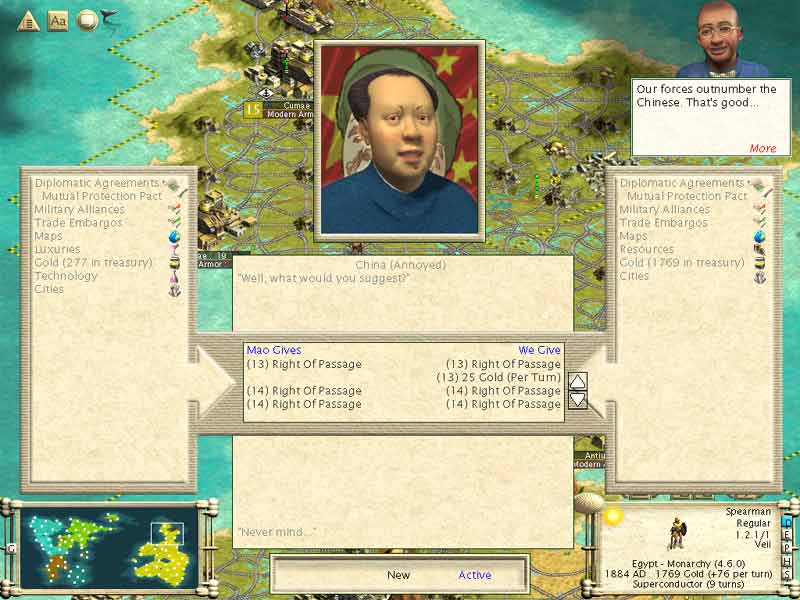The height and width of the screenshot is (600, 800).
Task: Click the round advisors icon
Action: pyautogui.click(x=86, y=19)
